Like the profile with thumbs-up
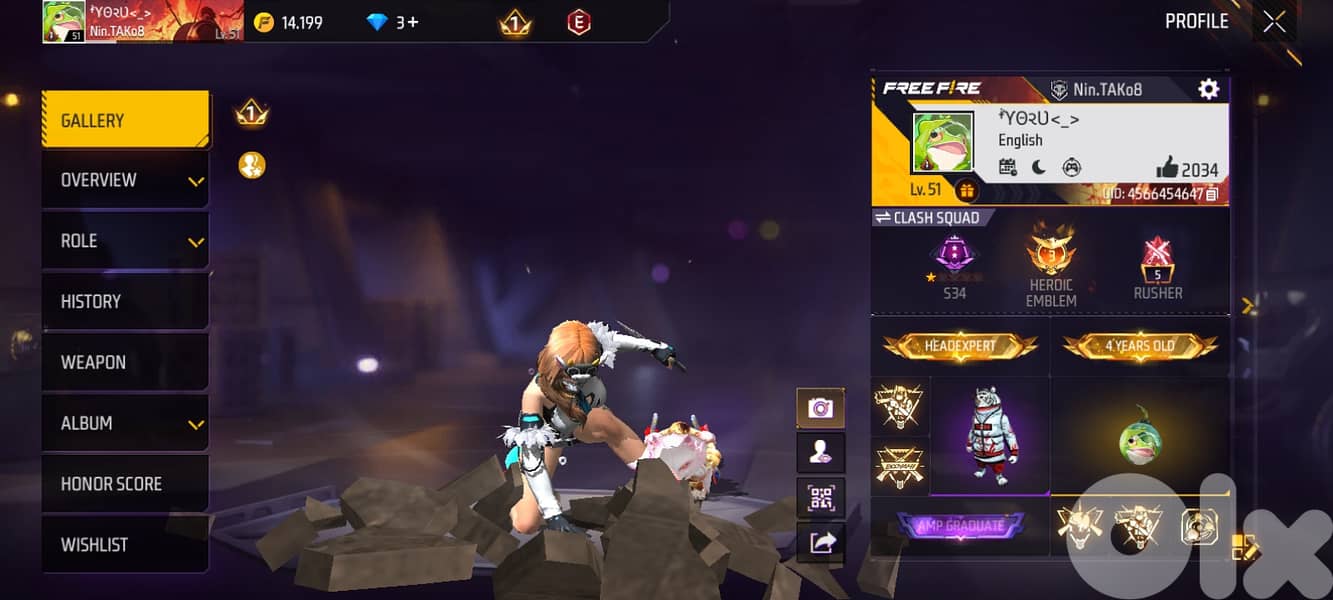This screenshot has height=600, width=1333. pos(1167,167)
